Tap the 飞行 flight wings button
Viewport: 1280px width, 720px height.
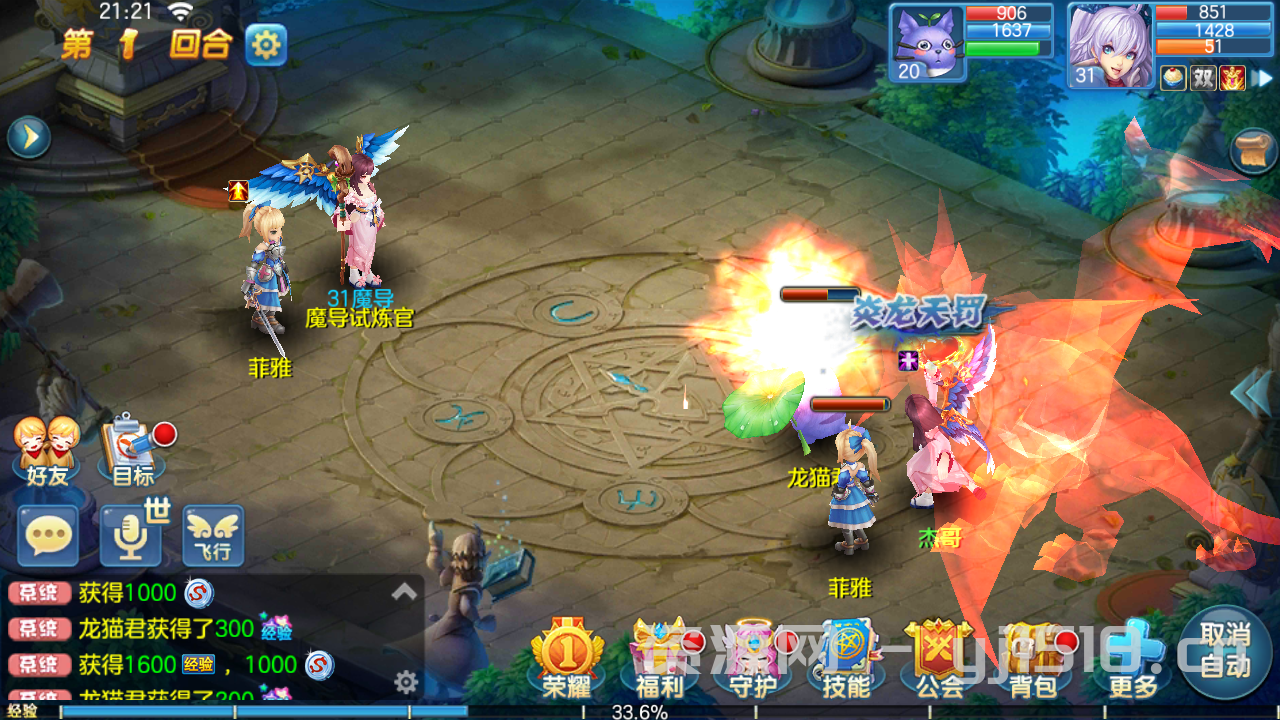click(213, 537)
